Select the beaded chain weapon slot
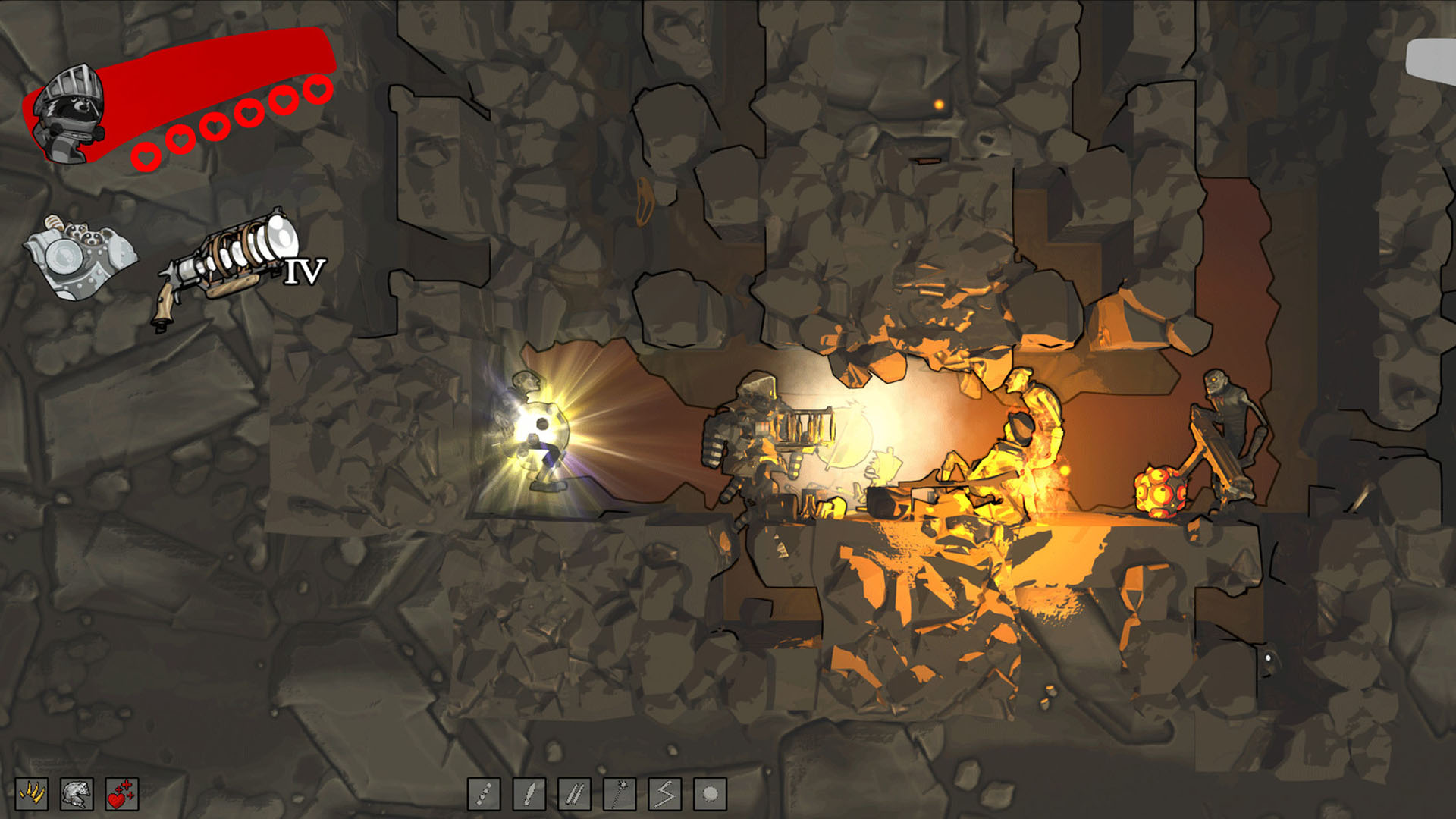This screenshot has width=1456, height=819. 484,794
